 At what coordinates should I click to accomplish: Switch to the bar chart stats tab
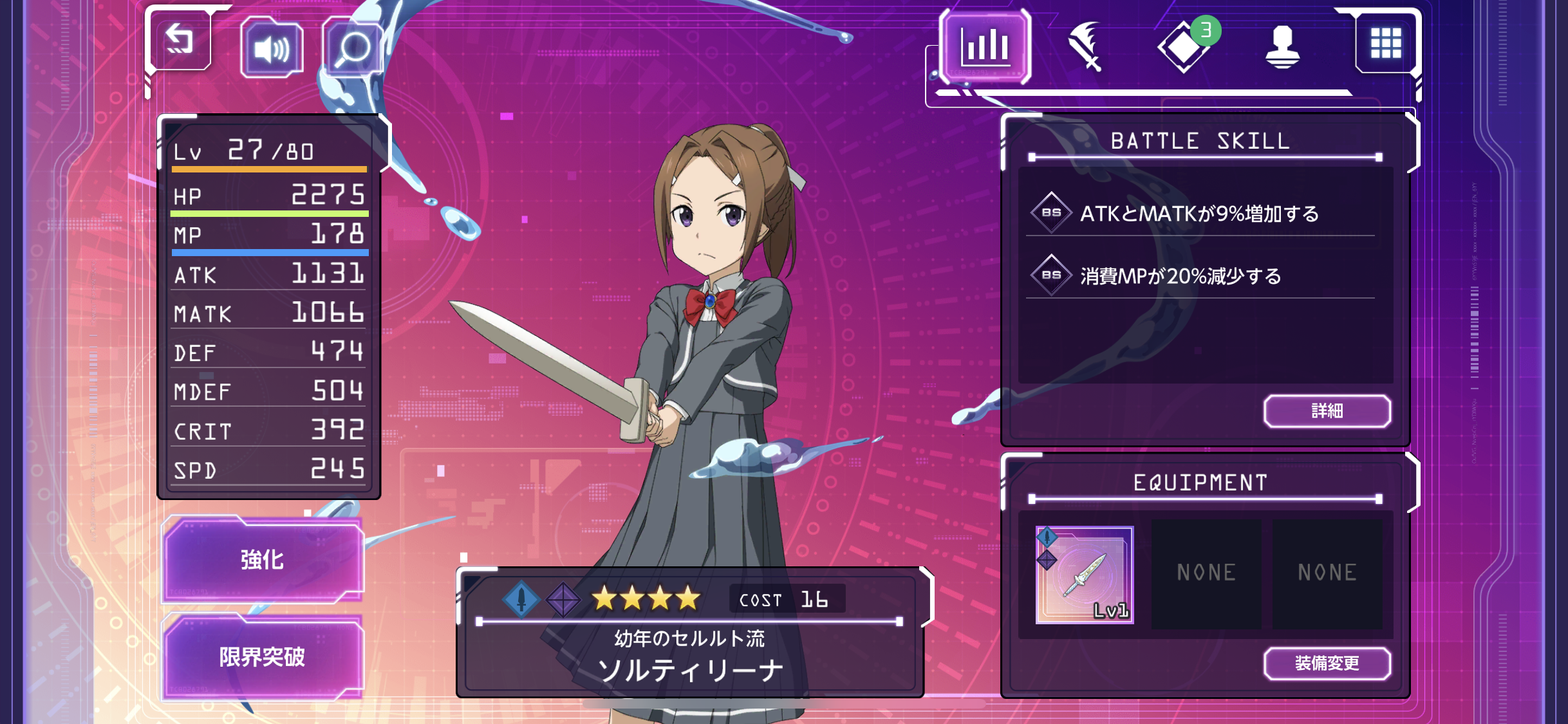pos(985,46)
